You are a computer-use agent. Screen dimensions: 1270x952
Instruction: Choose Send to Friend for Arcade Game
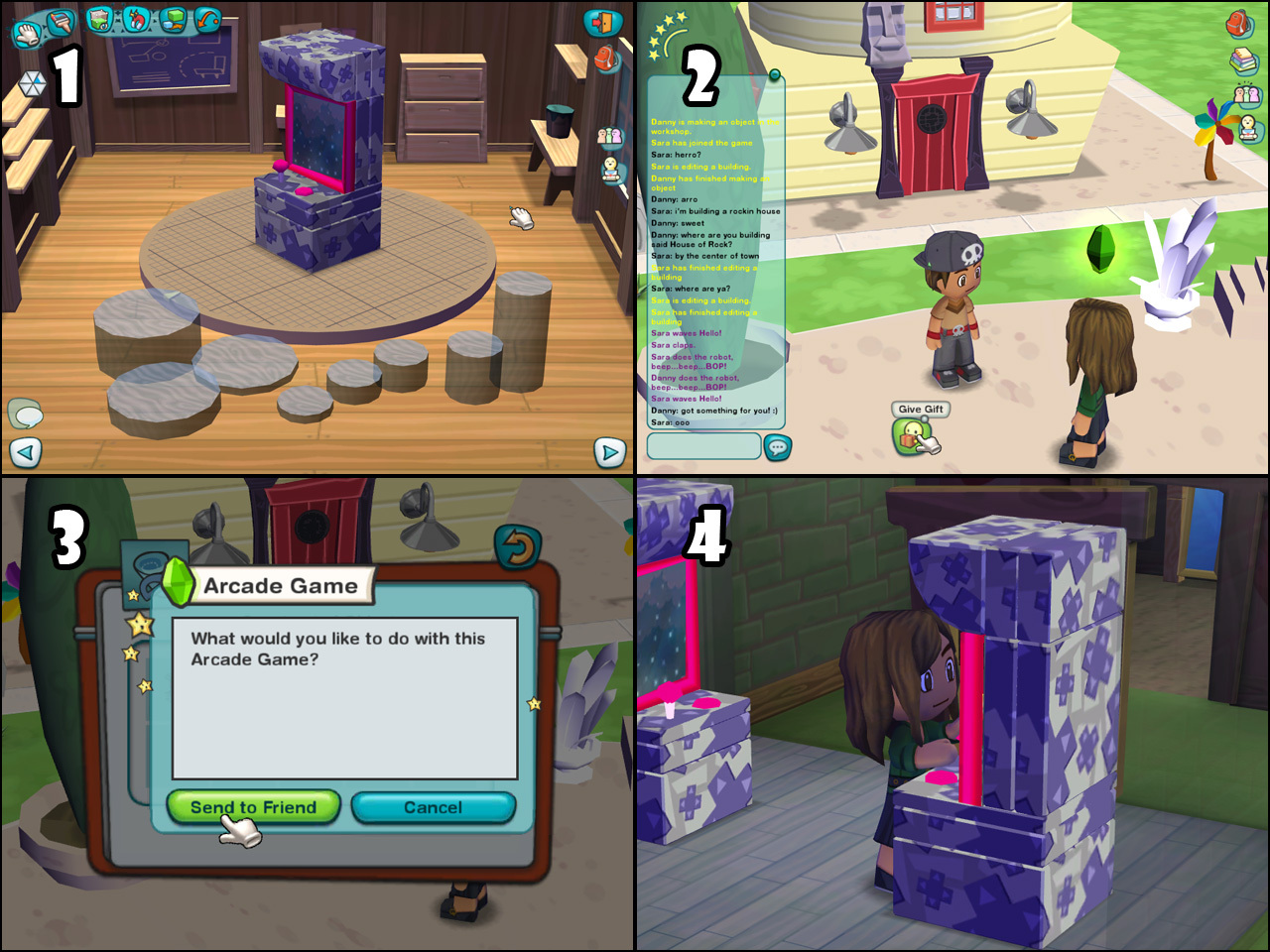pyautogui.click(x=253, y=807)
